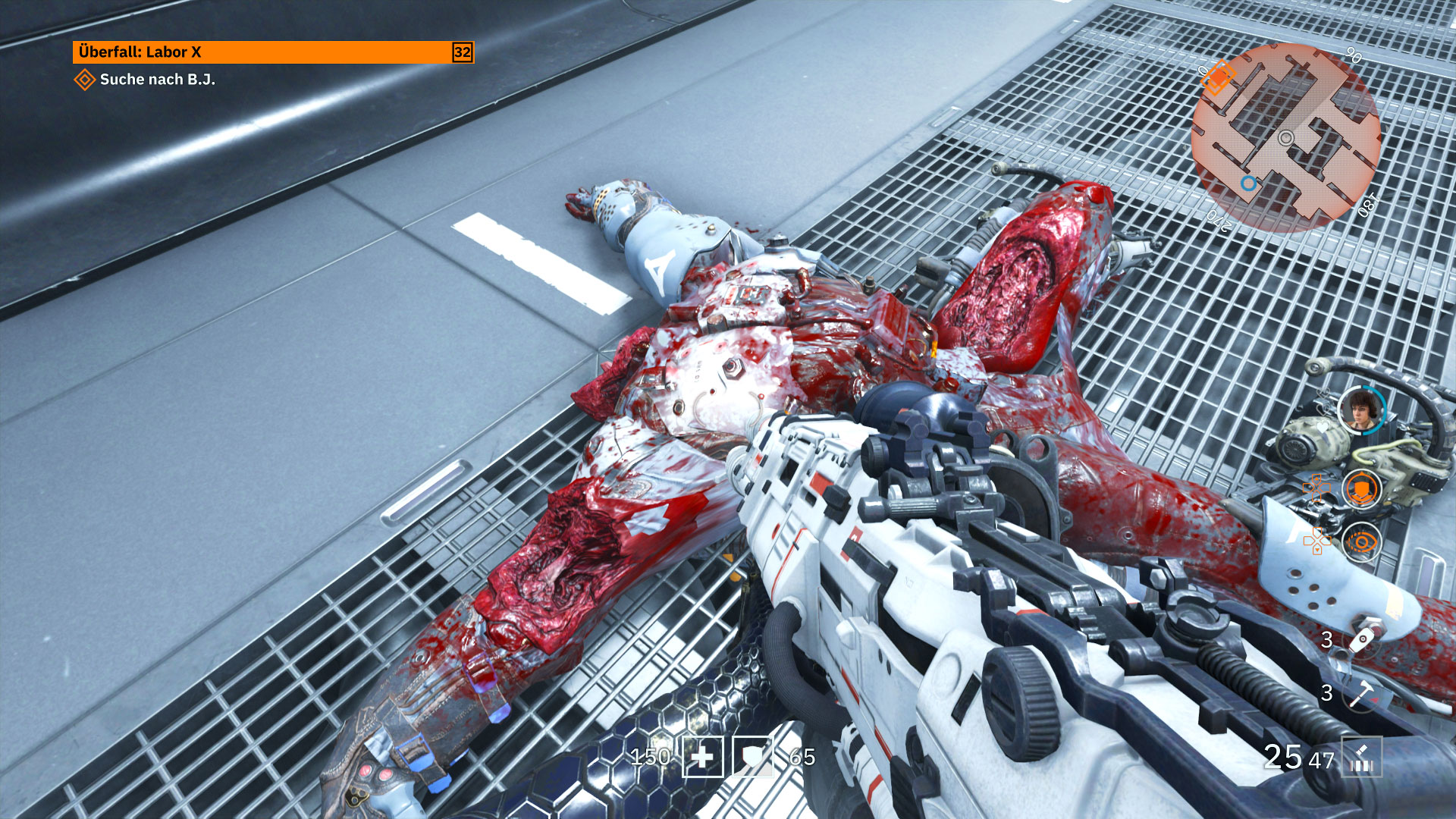
Task: Click the armor shield icon
Action: coord(753,757)
